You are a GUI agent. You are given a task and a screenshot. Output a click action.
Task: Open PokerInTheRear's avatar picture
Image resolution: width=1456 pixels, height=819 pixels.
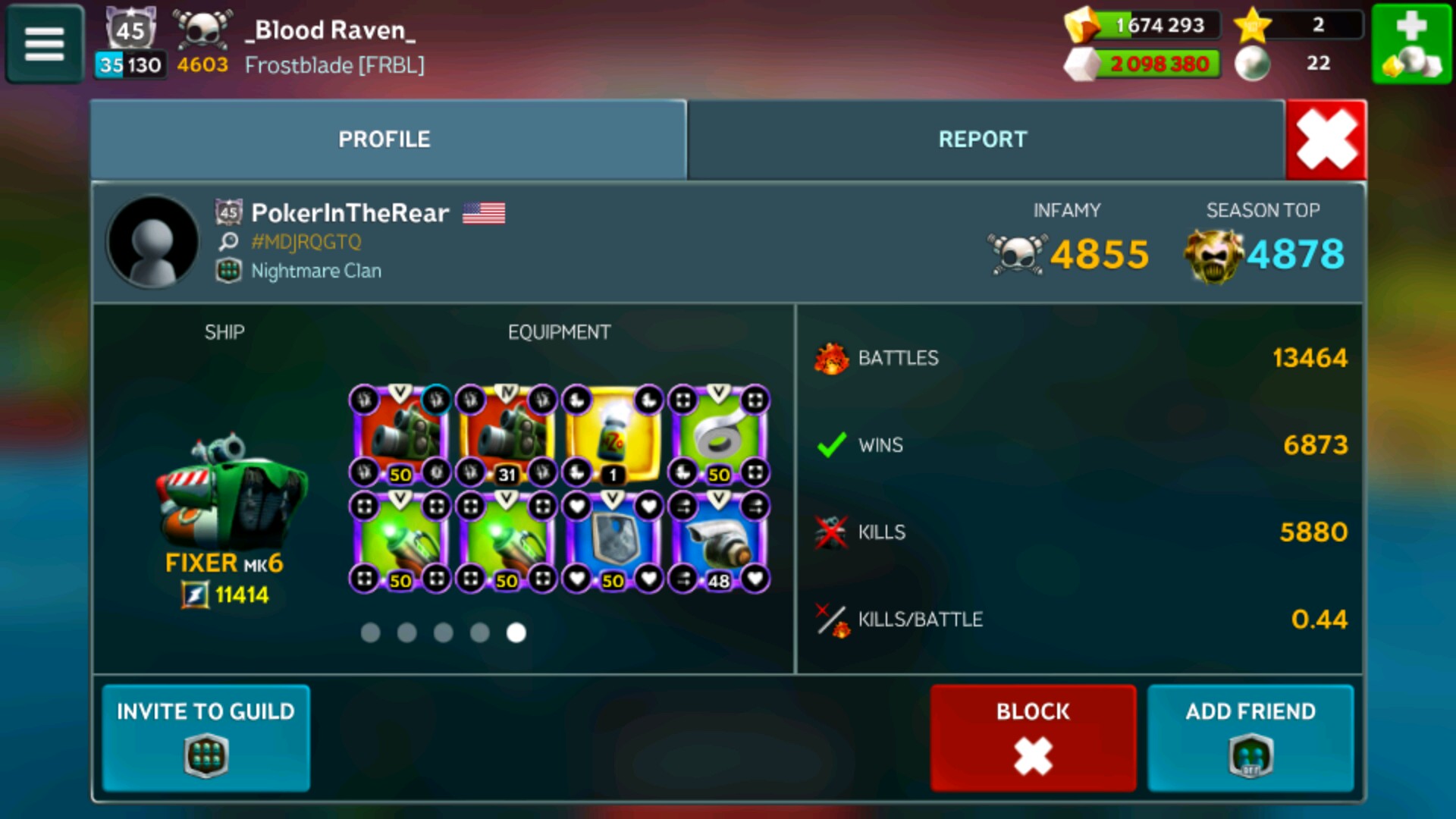pos(153,242)
